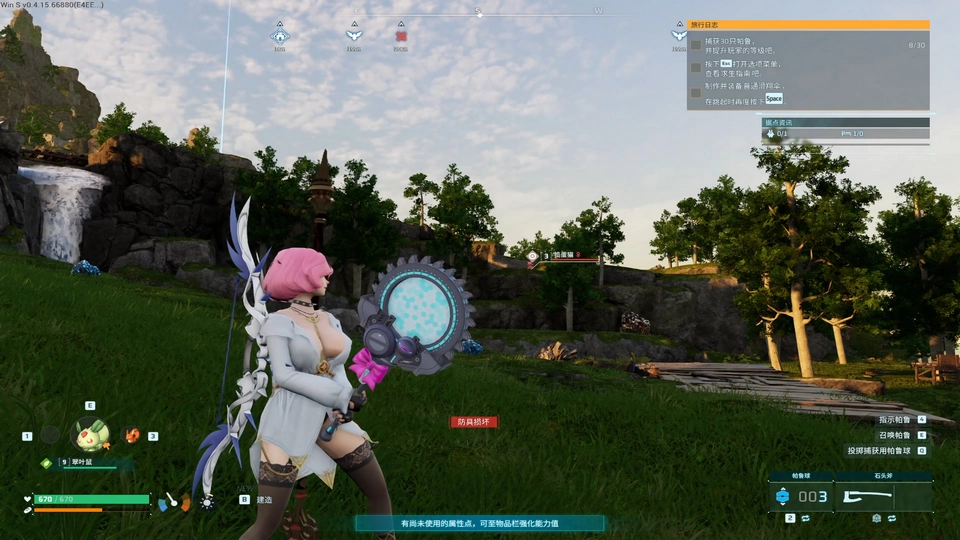The height and width of the screenshot is (540, 960).
Task: Click the day-night time dial icon
Action: coord(207,500)
